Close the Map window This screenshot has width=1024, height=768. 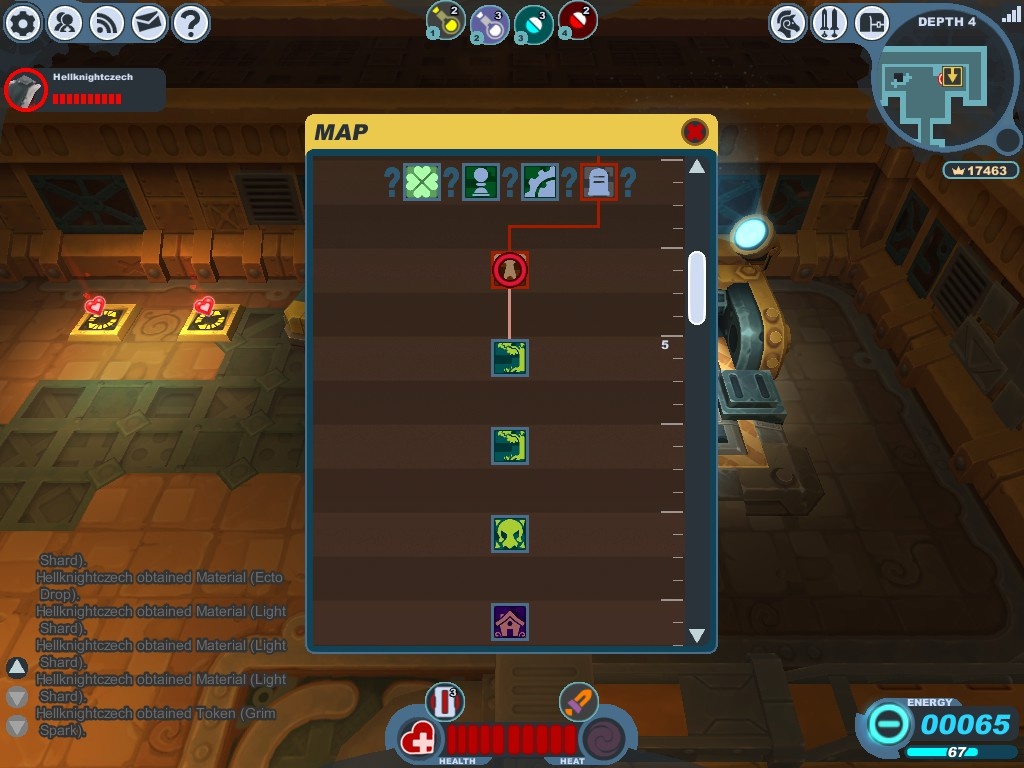(694, 132)
